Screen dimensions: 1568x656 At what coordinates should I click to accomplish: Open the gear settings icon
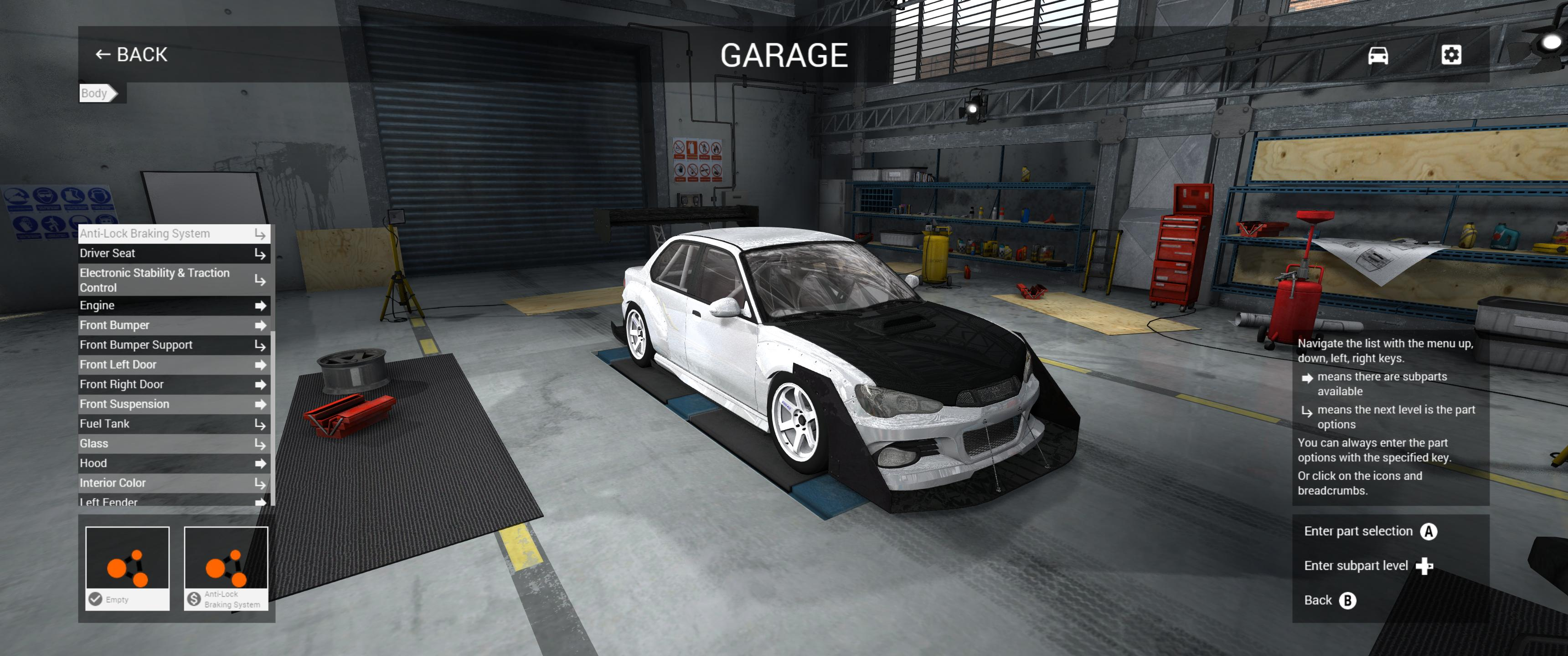(1450, 56)
